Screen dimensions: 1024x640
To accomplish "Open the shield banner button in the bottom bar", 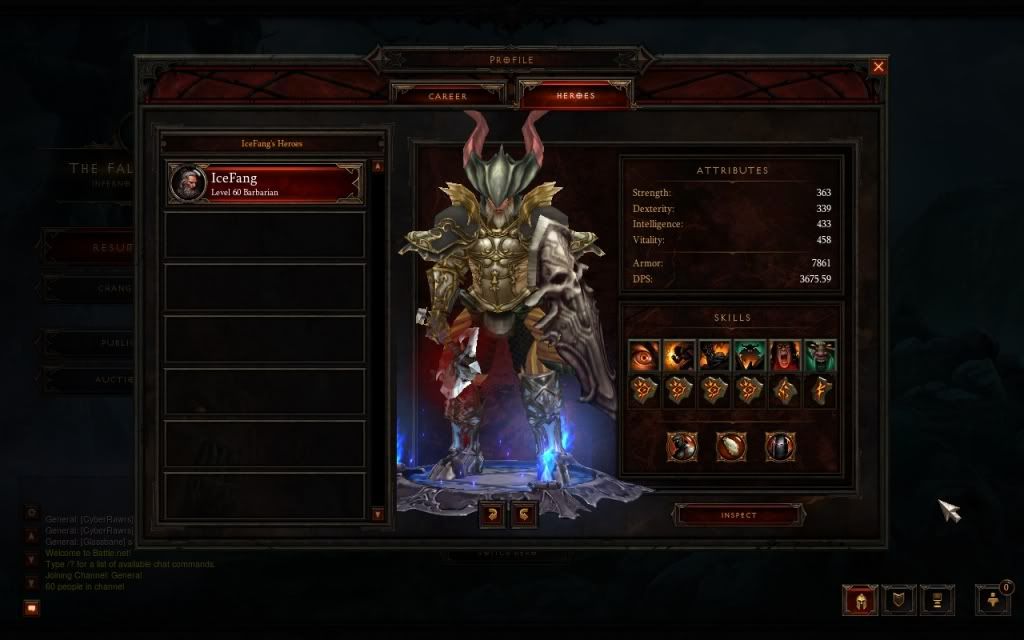I will [898, 600].
